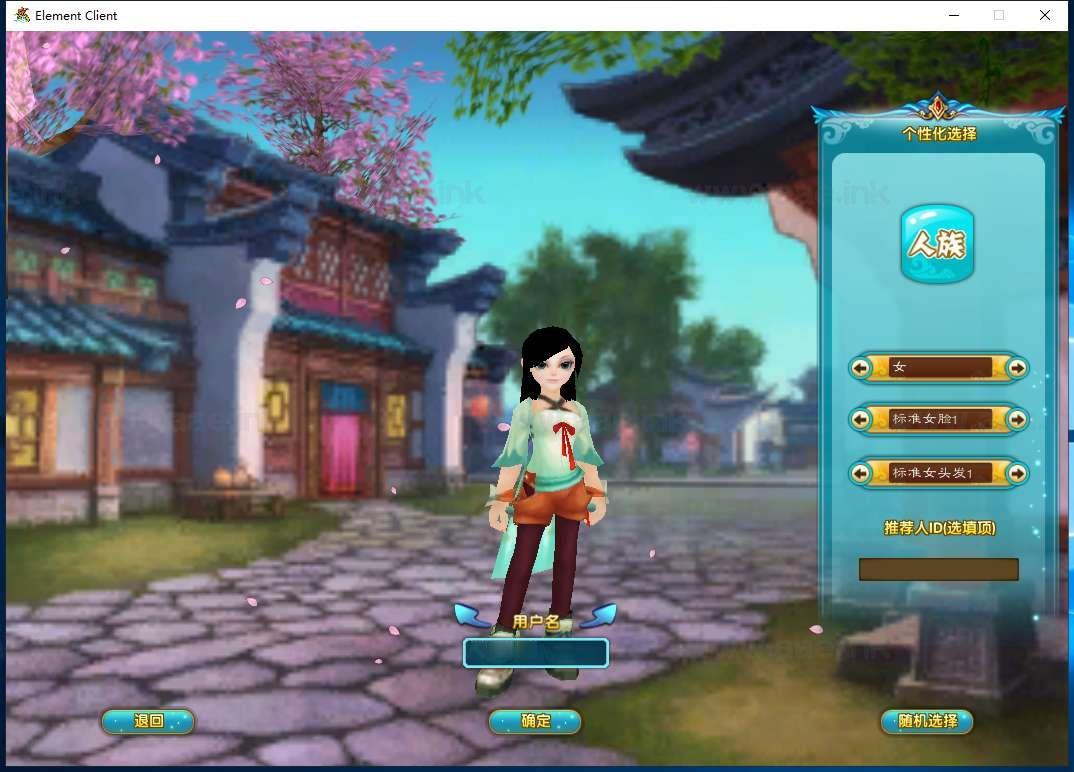The image size is (1074, 772).
Task: Confirm with the 确定 button
Action: [535, 721]
